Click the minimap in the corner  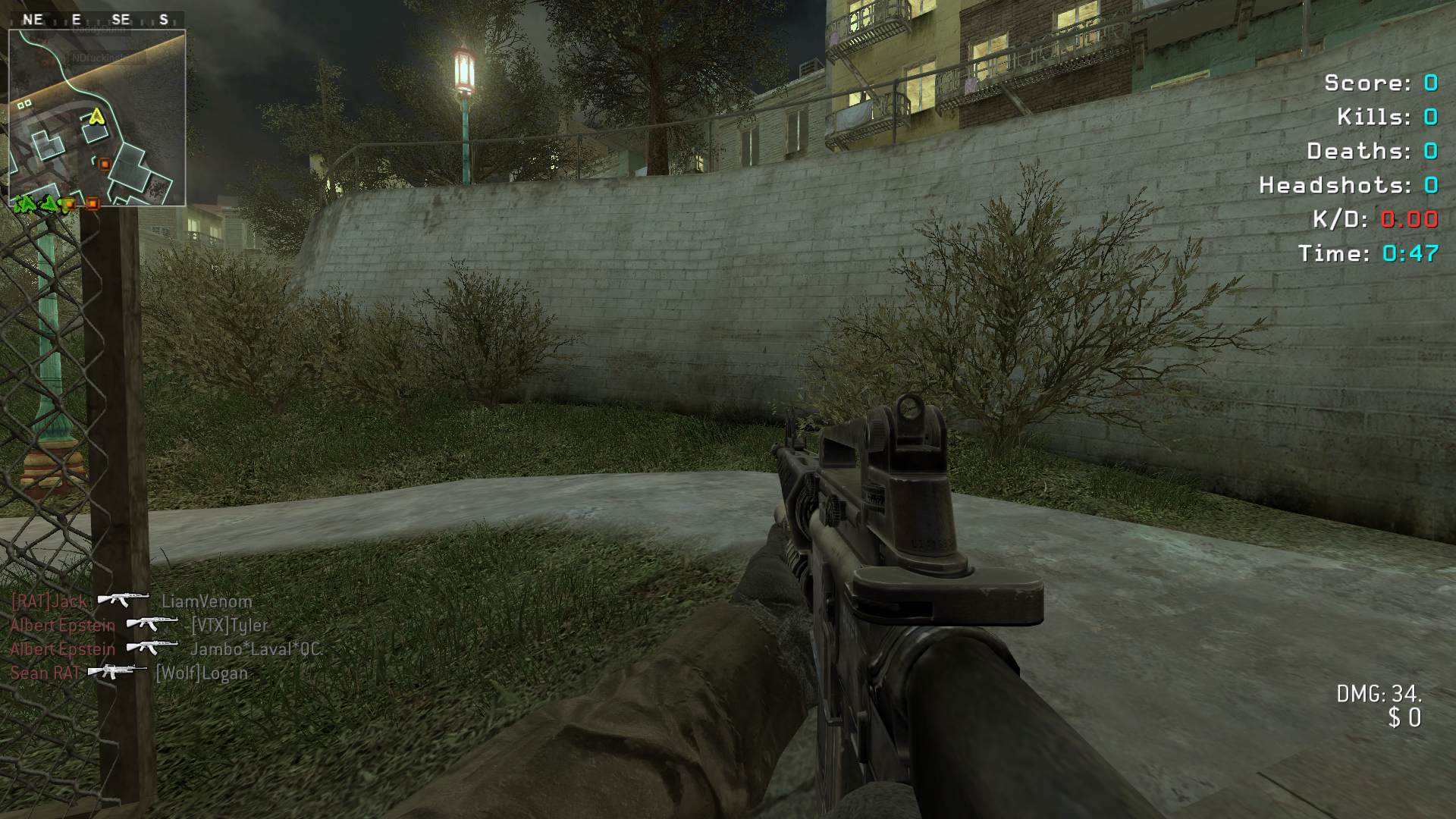(97, 118)
